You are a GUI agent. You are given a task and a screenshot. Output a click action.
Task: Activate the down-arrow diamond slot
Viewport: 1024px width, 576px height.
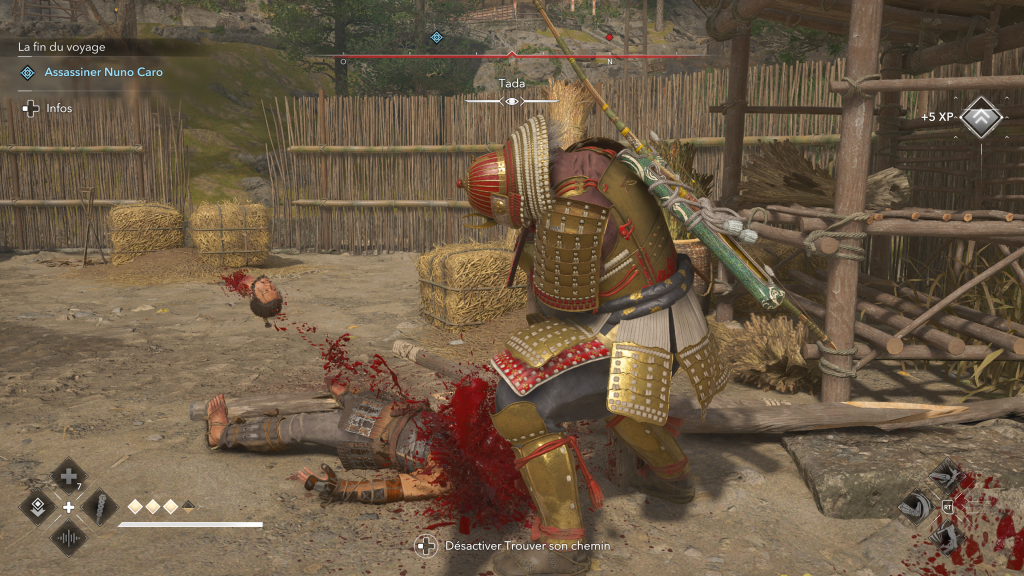click(x=38, y=507)
